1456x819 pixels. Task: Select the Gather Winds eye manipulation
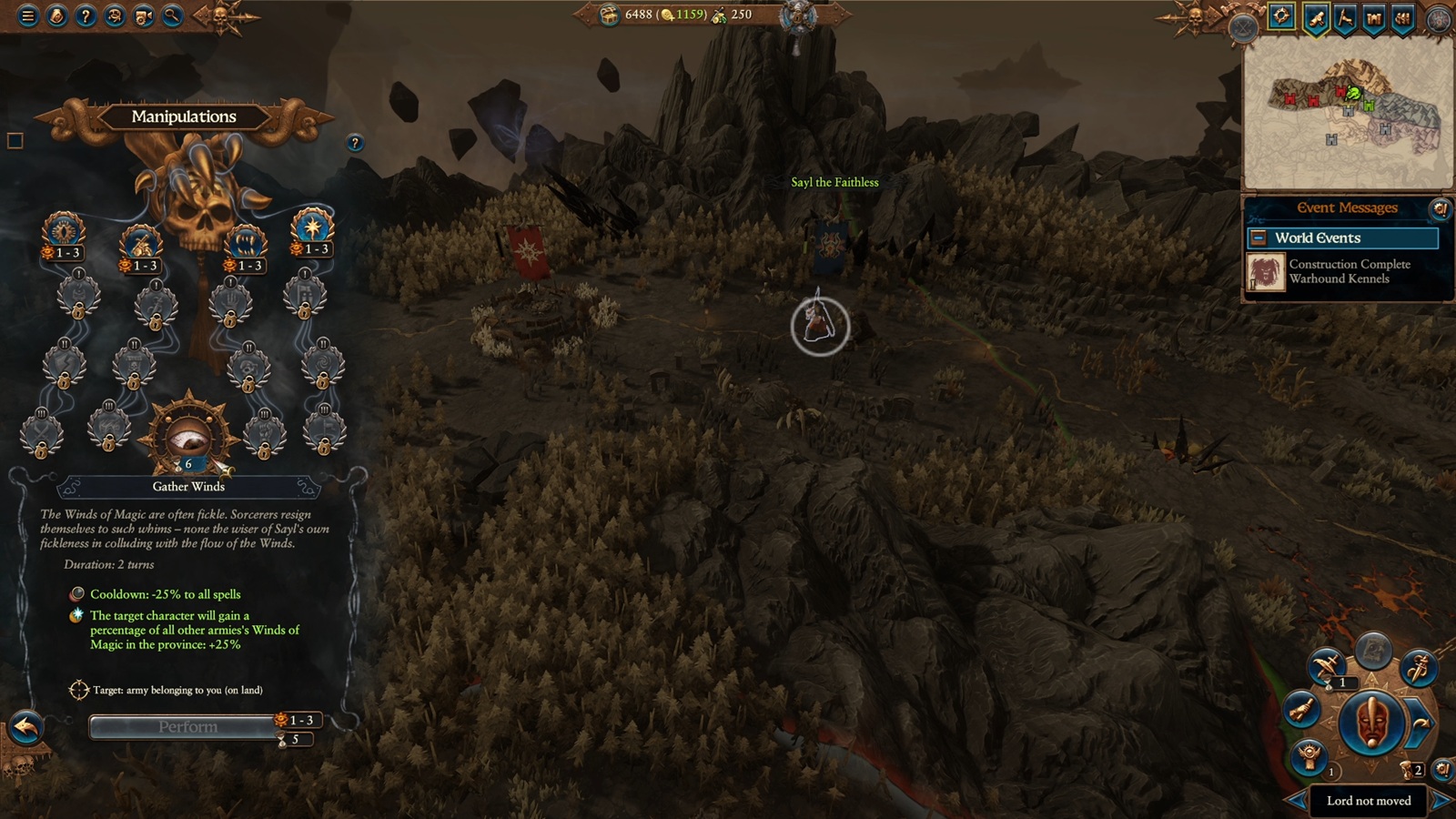click(x=188, y=437)
